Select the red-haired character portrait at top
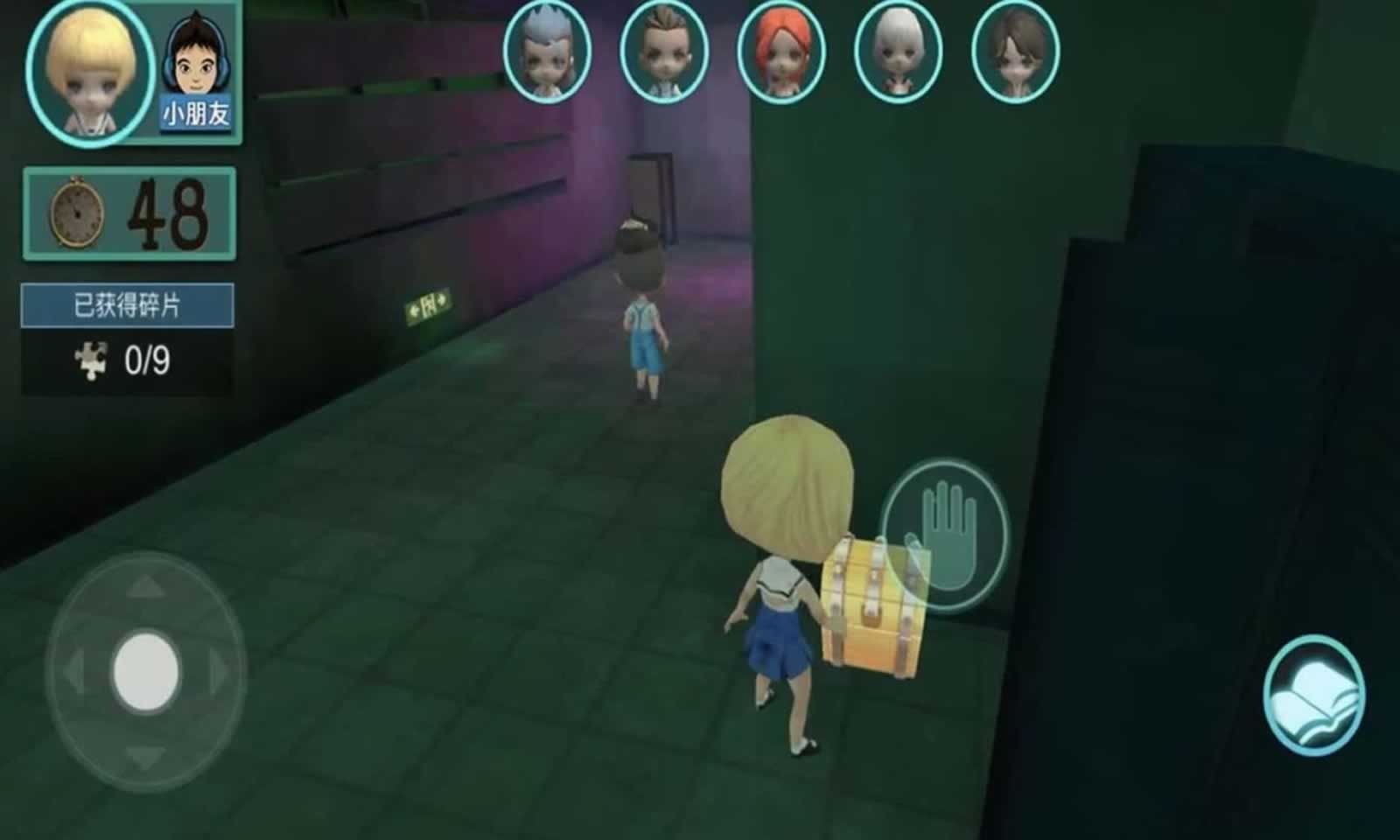This screenshot has height=840, width=1400. (781, 52)
